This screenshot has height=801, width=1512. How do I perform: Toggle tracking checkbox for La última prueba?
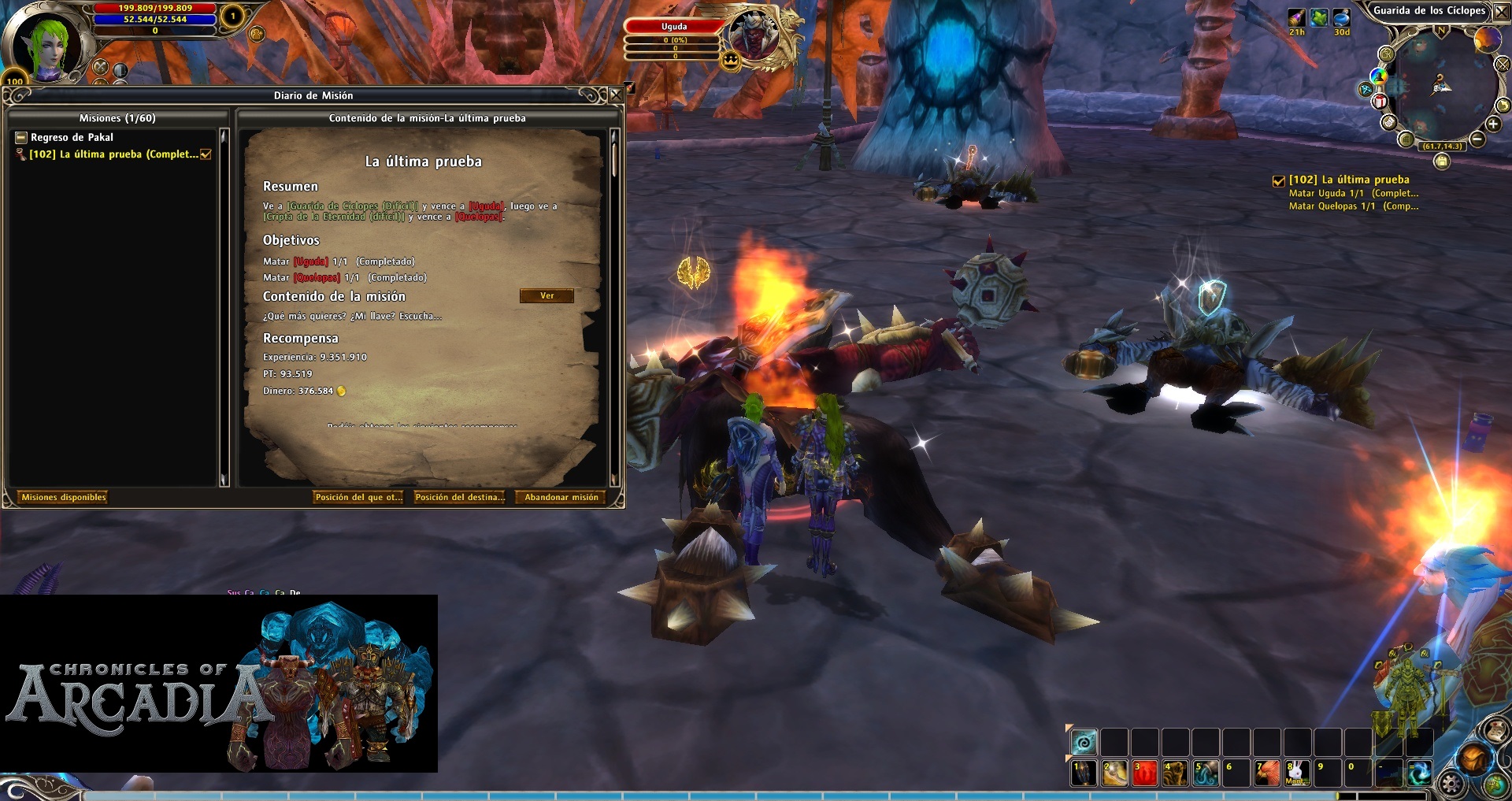click(x=206, y=154)
